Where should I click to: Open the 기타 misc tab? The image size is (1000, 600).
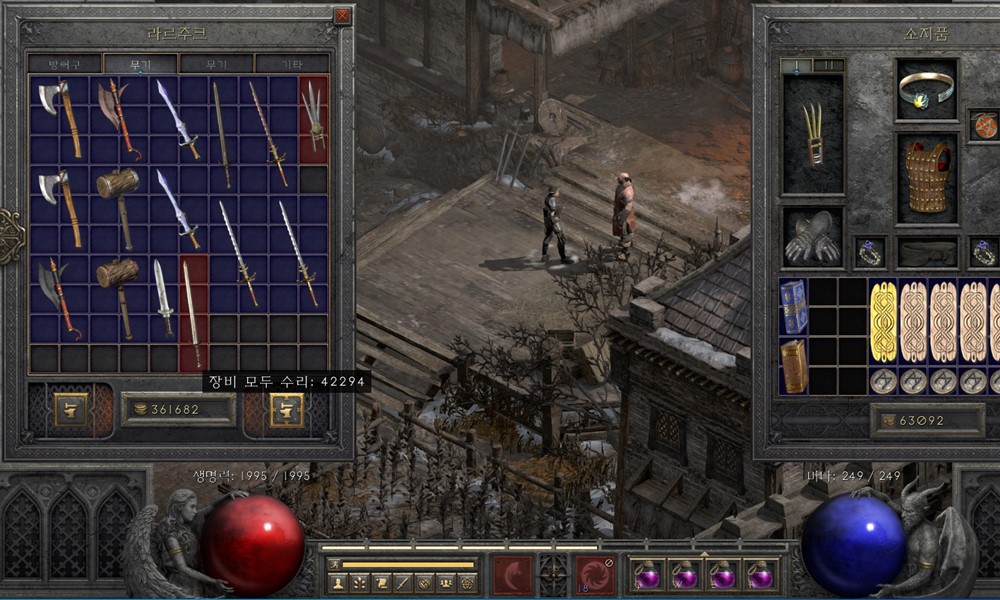pyautogui.click(x=292, y=63)
